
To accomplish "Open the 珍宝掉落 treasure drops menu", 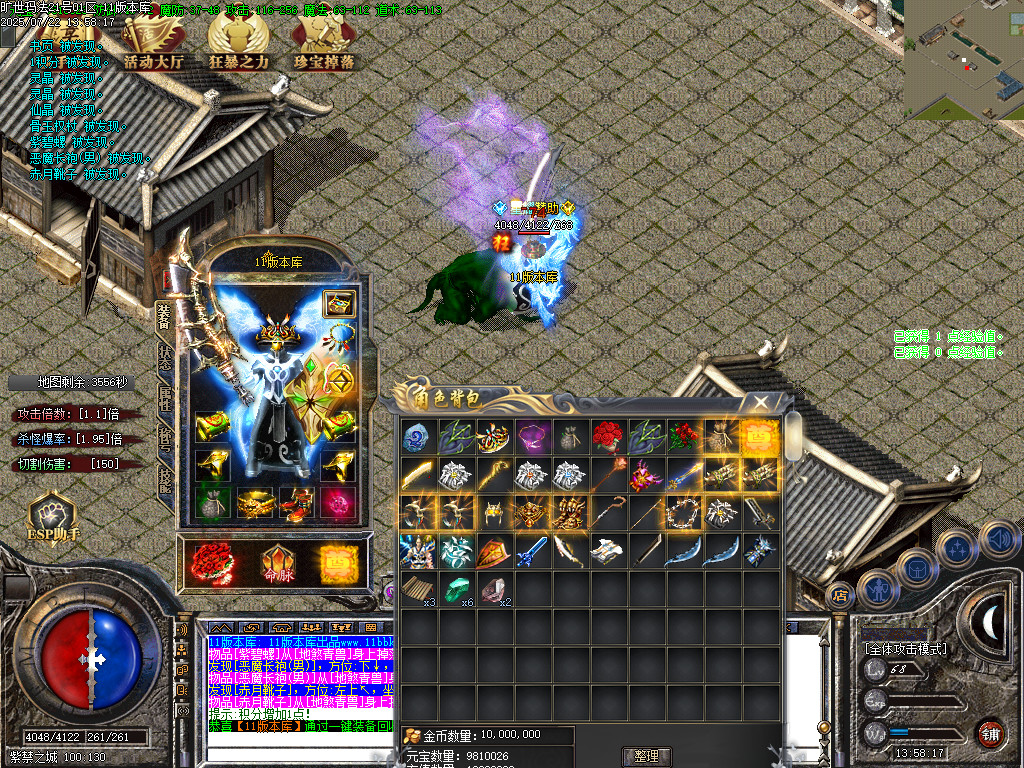I will tap(324, 46).
